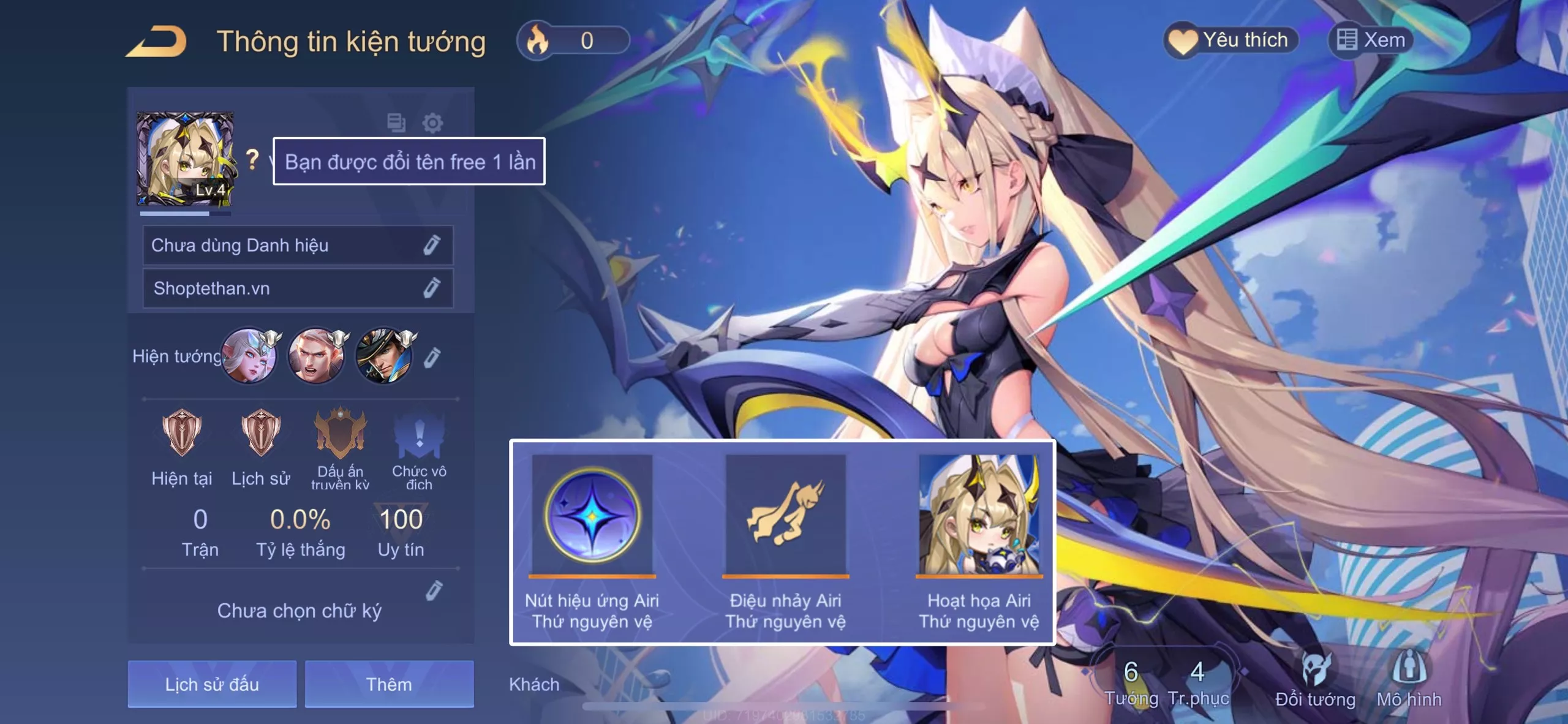Open the Mô hình model button
The image size is (1568, 724).
point(1409,679)
